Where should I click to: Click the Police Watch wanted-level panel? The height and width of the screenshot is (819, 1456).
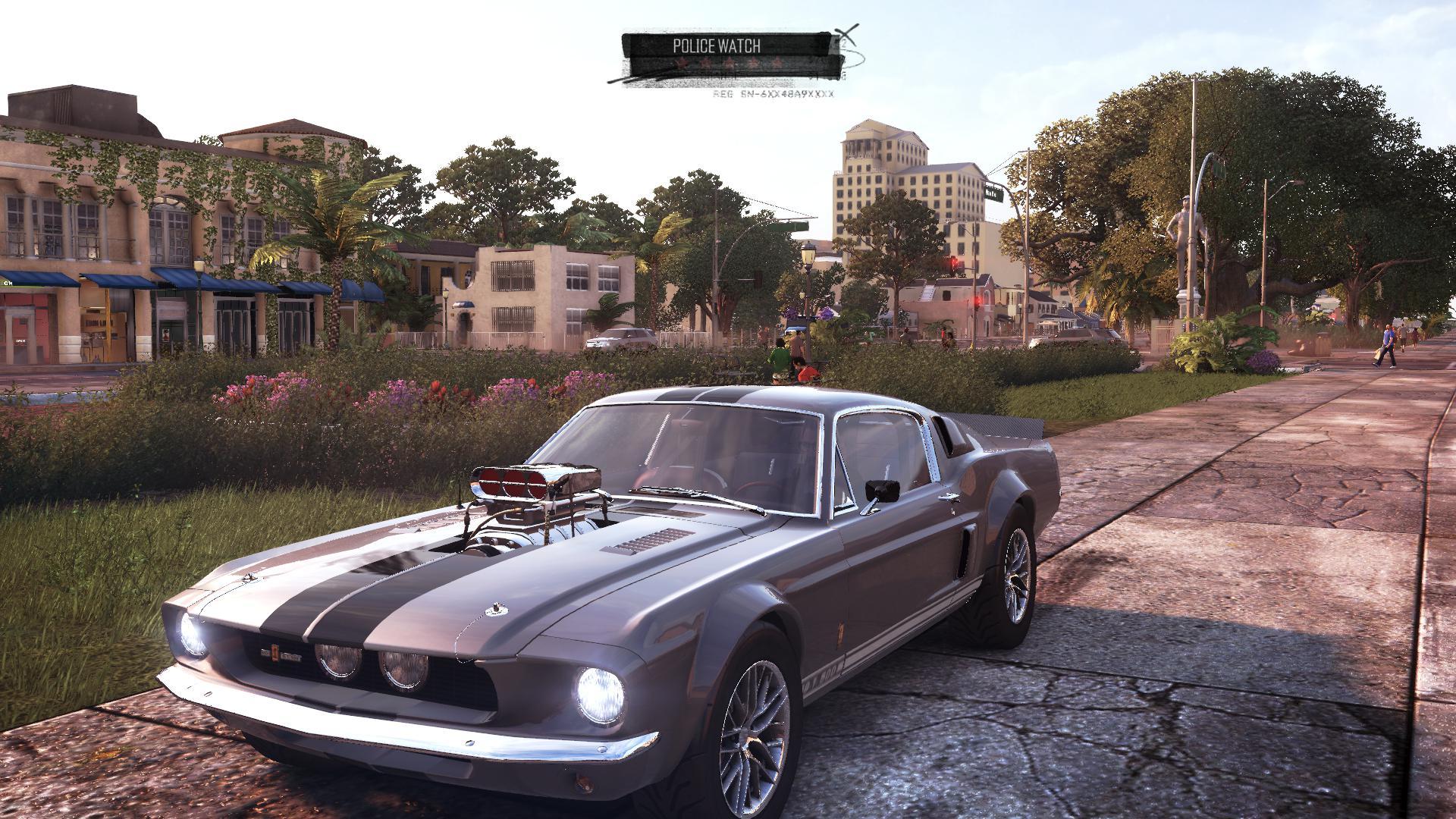click(726, 56)
